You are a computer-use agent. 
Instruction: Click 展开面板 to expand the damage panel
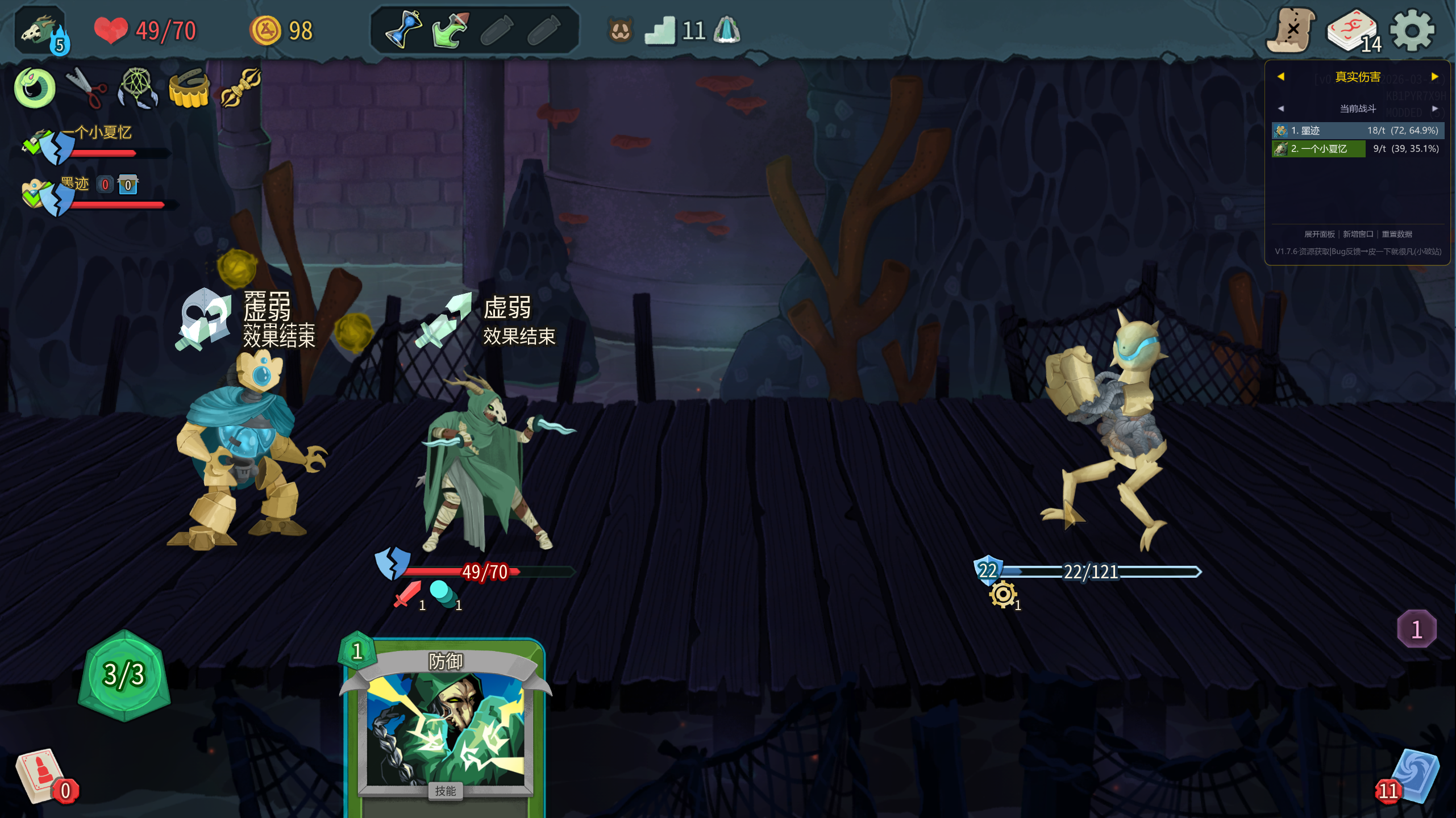(1319, 234)
